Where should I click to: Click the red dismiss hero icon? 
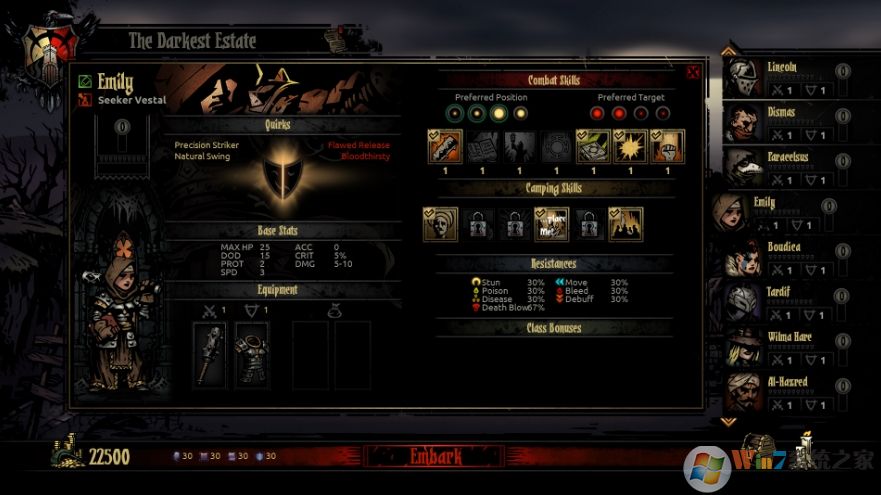pyautogui.click(x=85, y=99)
